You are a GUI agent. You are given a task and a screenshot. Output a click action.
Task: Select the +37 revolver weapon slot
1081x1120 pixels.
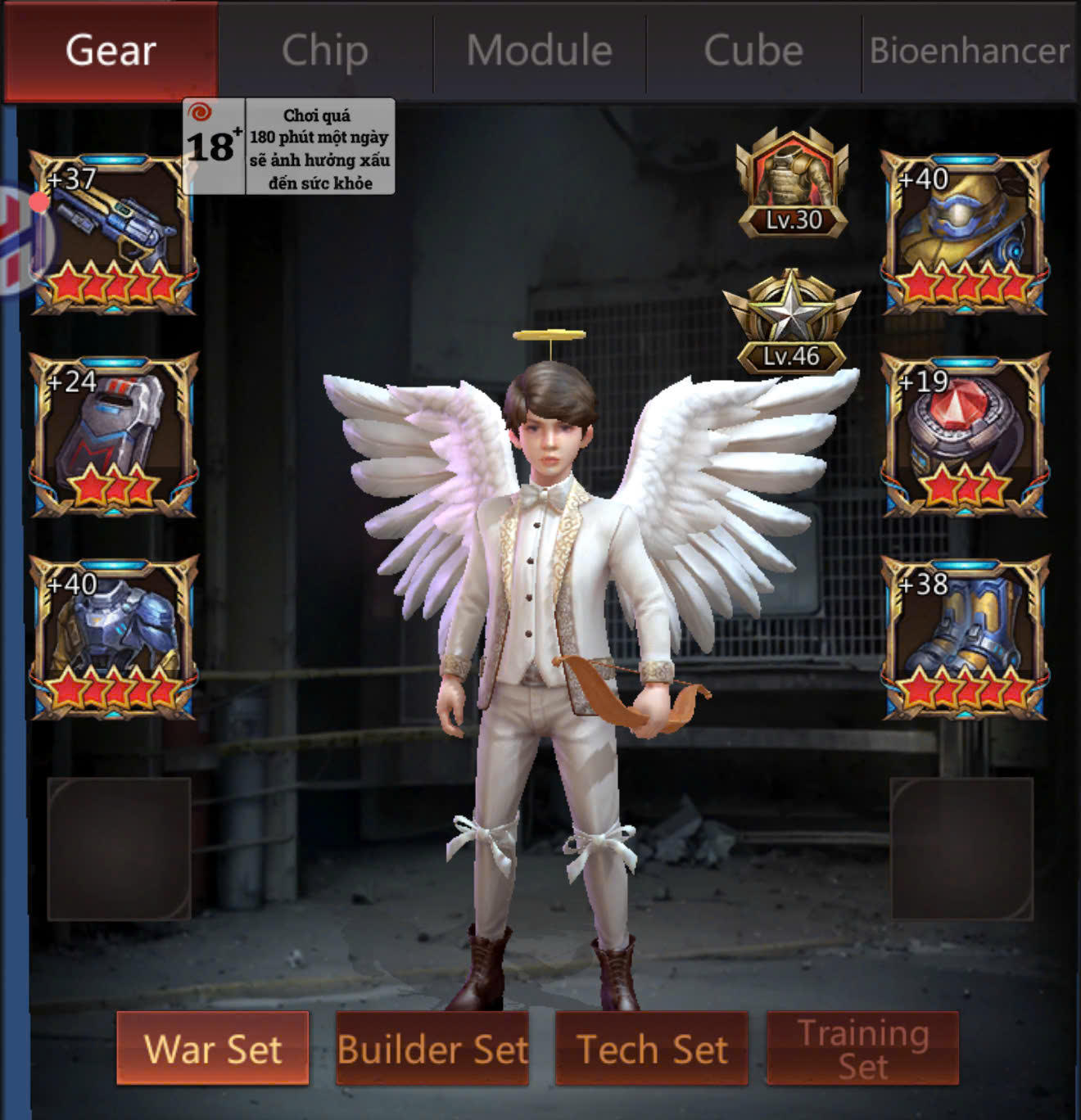[113, 233]
